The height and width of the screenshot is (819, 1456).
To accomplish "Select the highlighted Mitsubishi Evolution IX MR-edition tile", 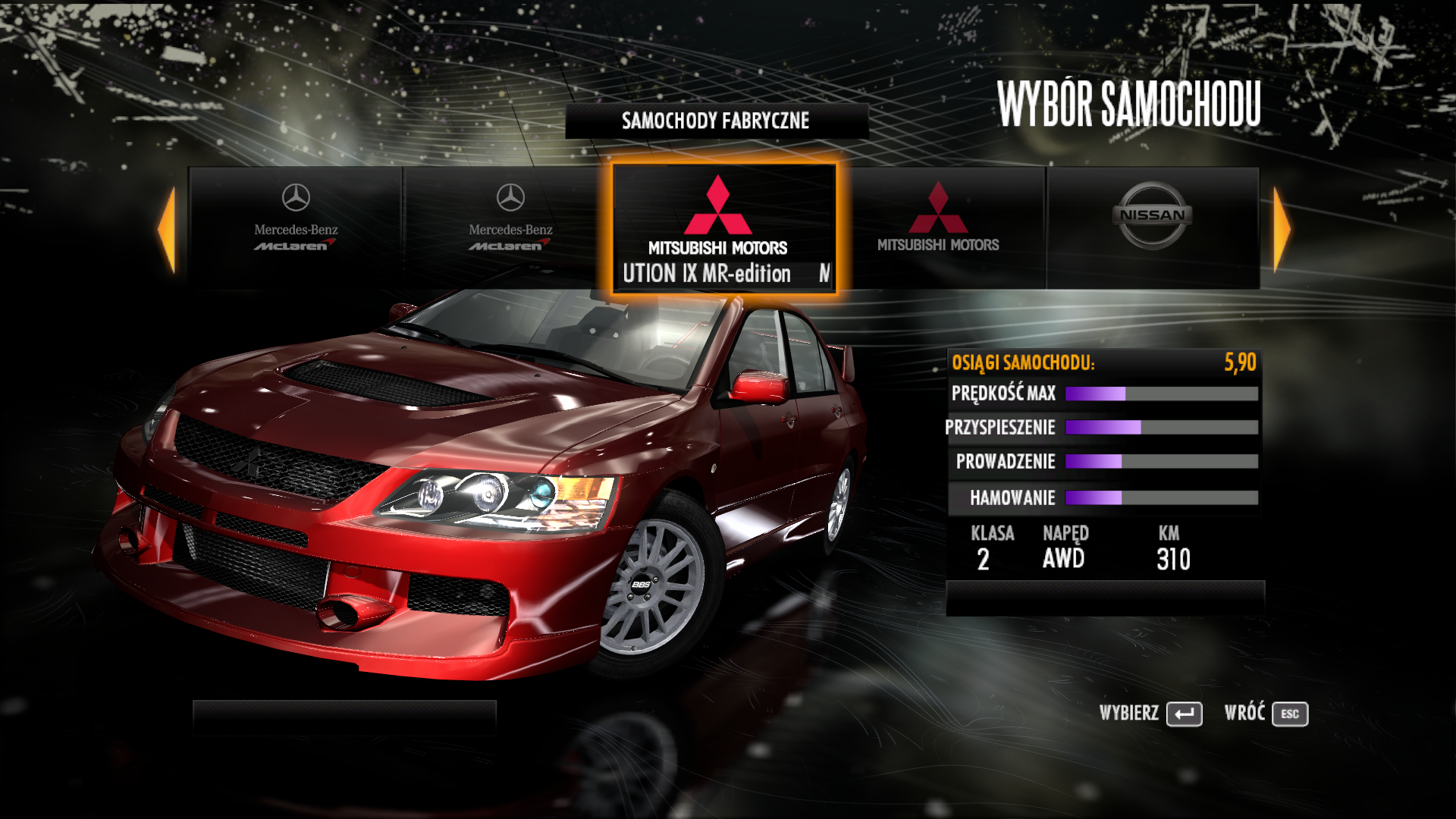I will (x=723, y=229).
